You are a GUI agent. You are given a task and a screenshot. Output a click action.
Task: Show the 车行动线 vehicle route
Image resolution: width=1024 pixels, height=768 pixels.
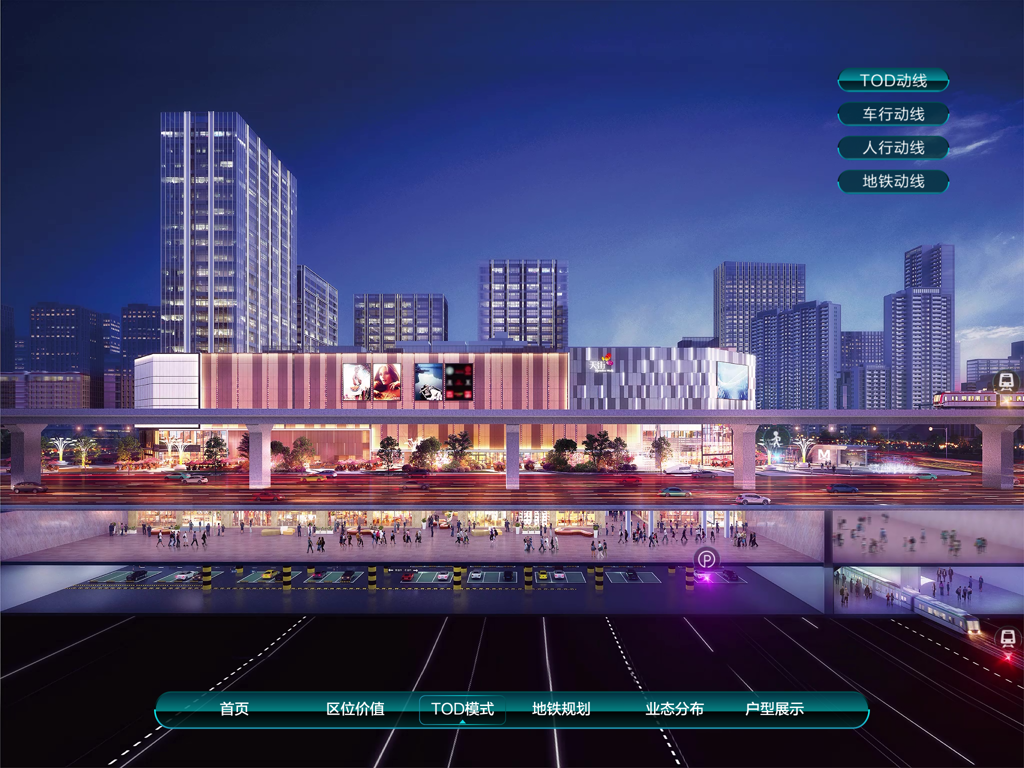click(x=892, y=115)
